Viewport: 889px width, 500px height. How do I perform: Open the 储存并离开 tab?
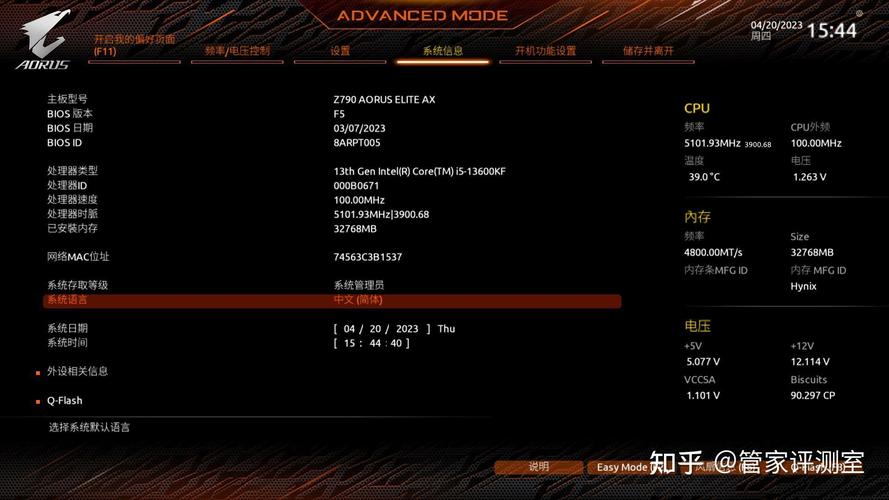pyautogui.click(x=648, y=51)
